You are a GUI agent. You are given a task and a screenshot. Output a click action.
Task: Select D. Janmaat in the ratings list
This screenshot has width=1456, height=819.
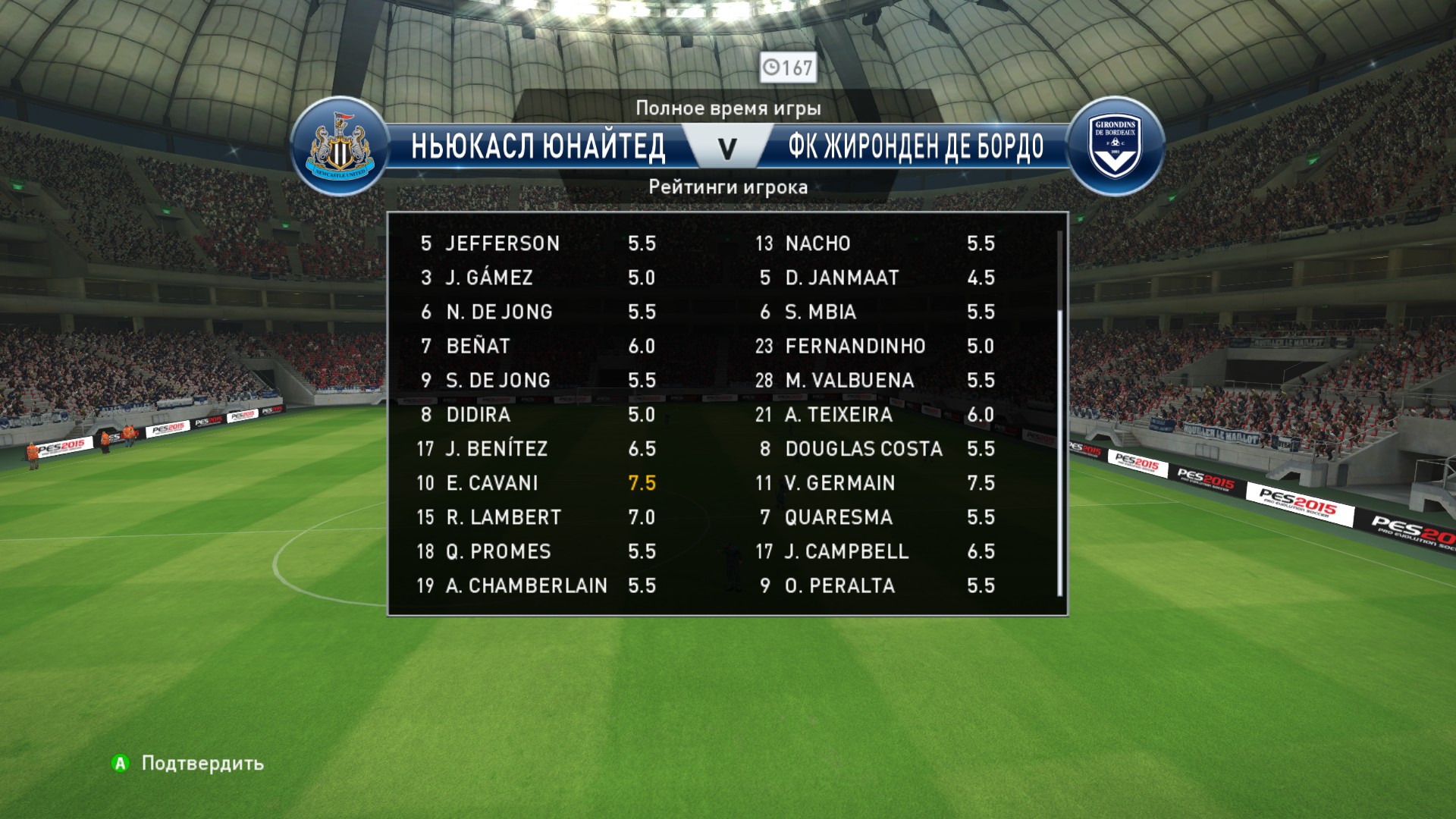click(x=874, y=278)
